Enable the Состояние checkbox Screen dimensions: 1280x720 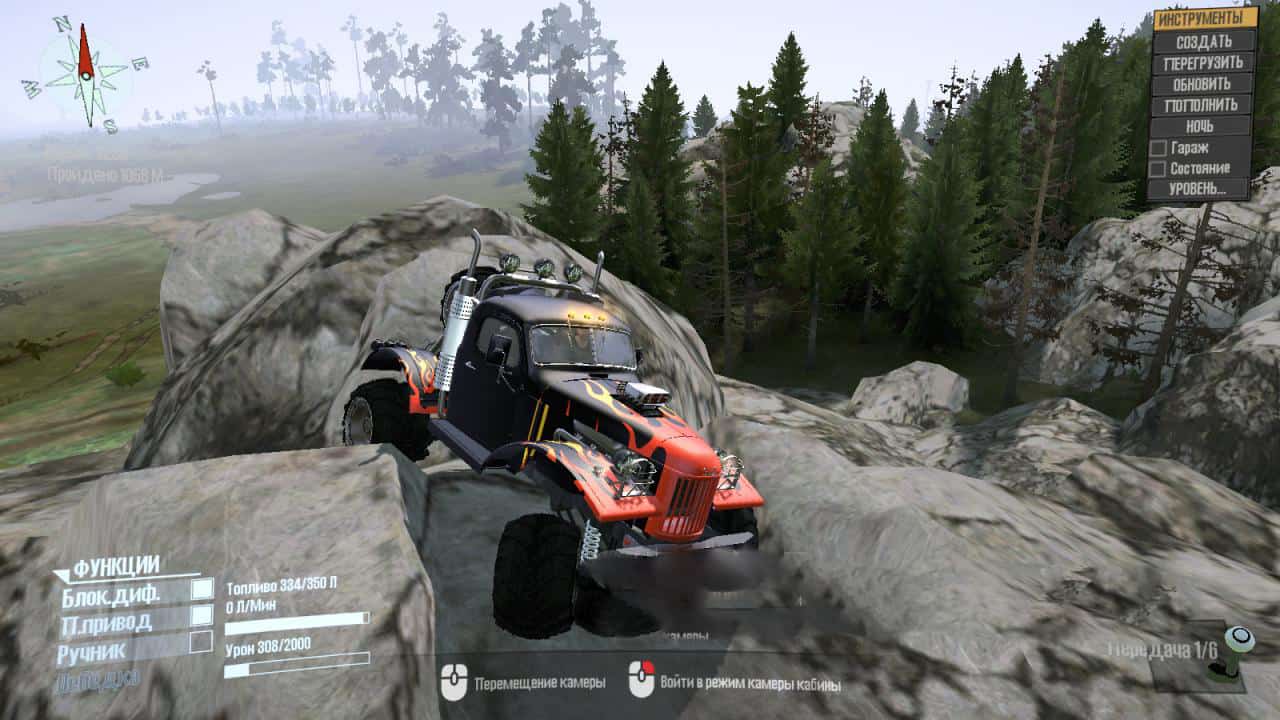tap(1158, 169)
